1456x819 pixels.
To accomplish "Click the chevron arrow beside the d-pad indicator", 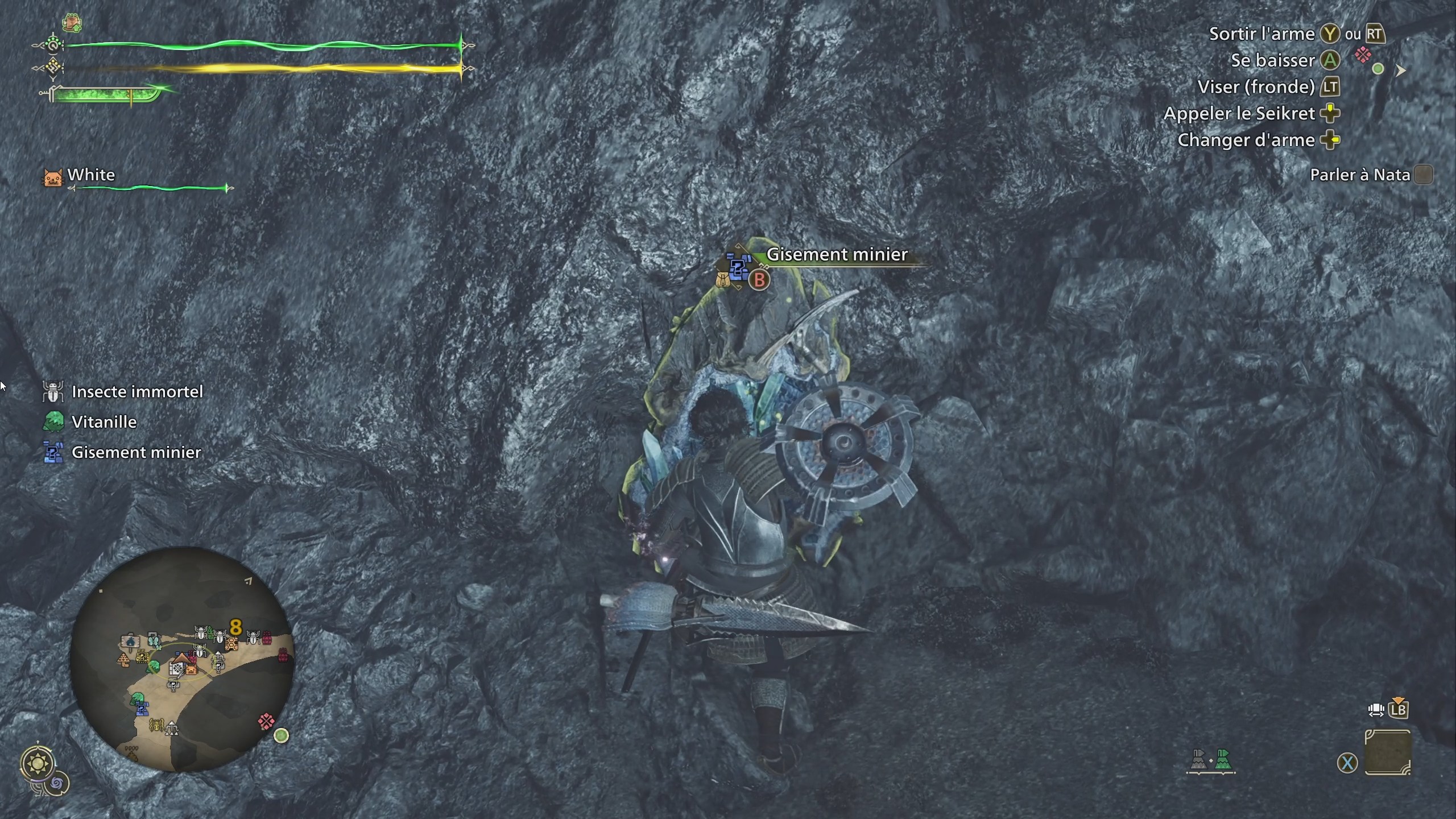I will [x=1401, y=71].
